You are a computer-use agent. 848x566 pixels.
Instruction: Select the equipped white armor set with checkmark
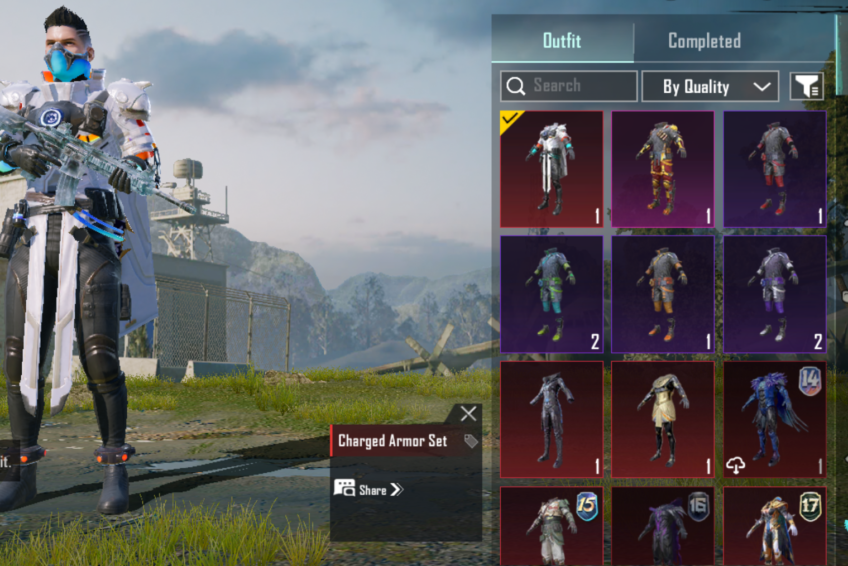tap(551, 169)
